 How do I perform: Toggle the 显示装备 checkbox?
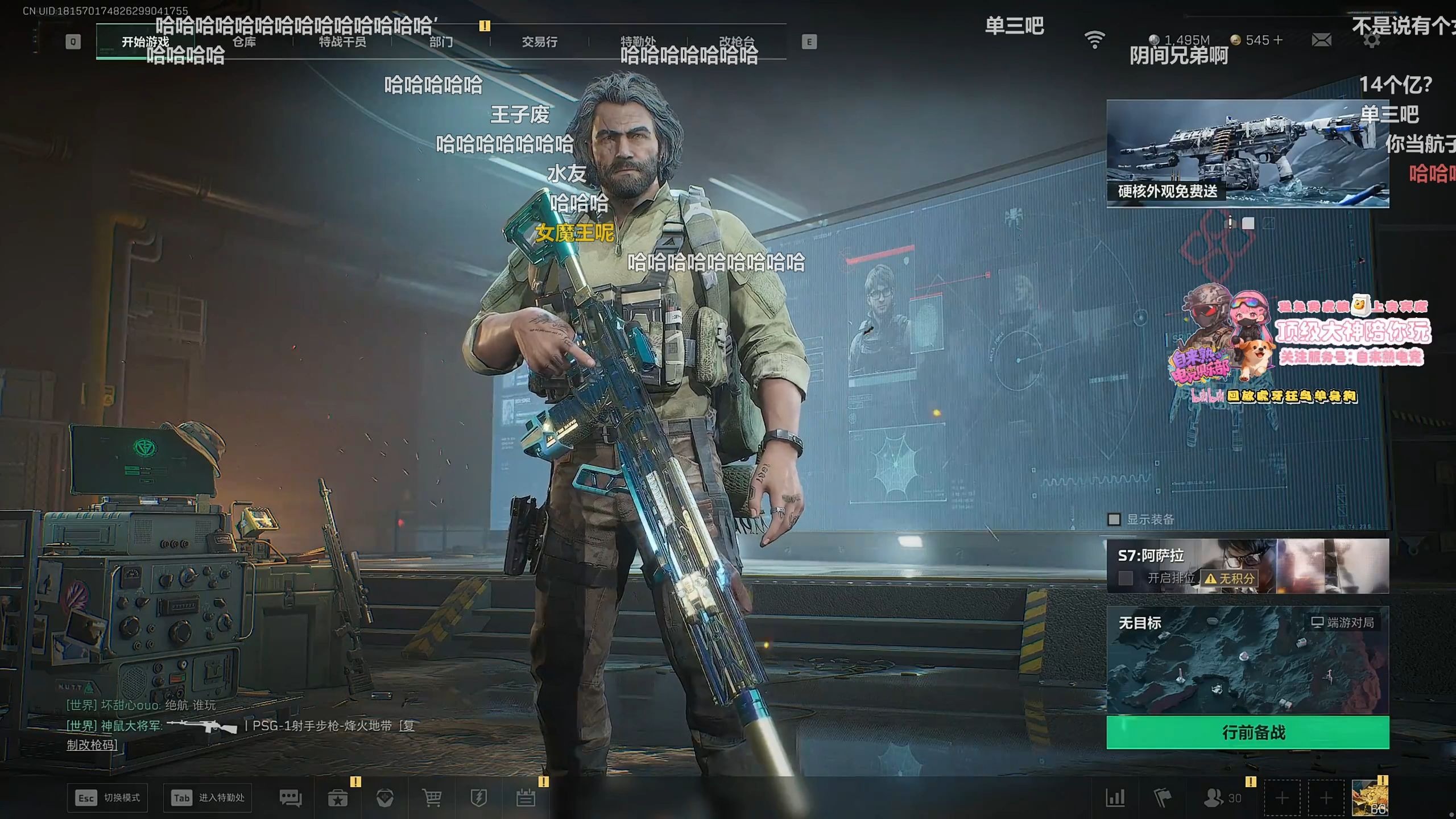click(1114, 519)
